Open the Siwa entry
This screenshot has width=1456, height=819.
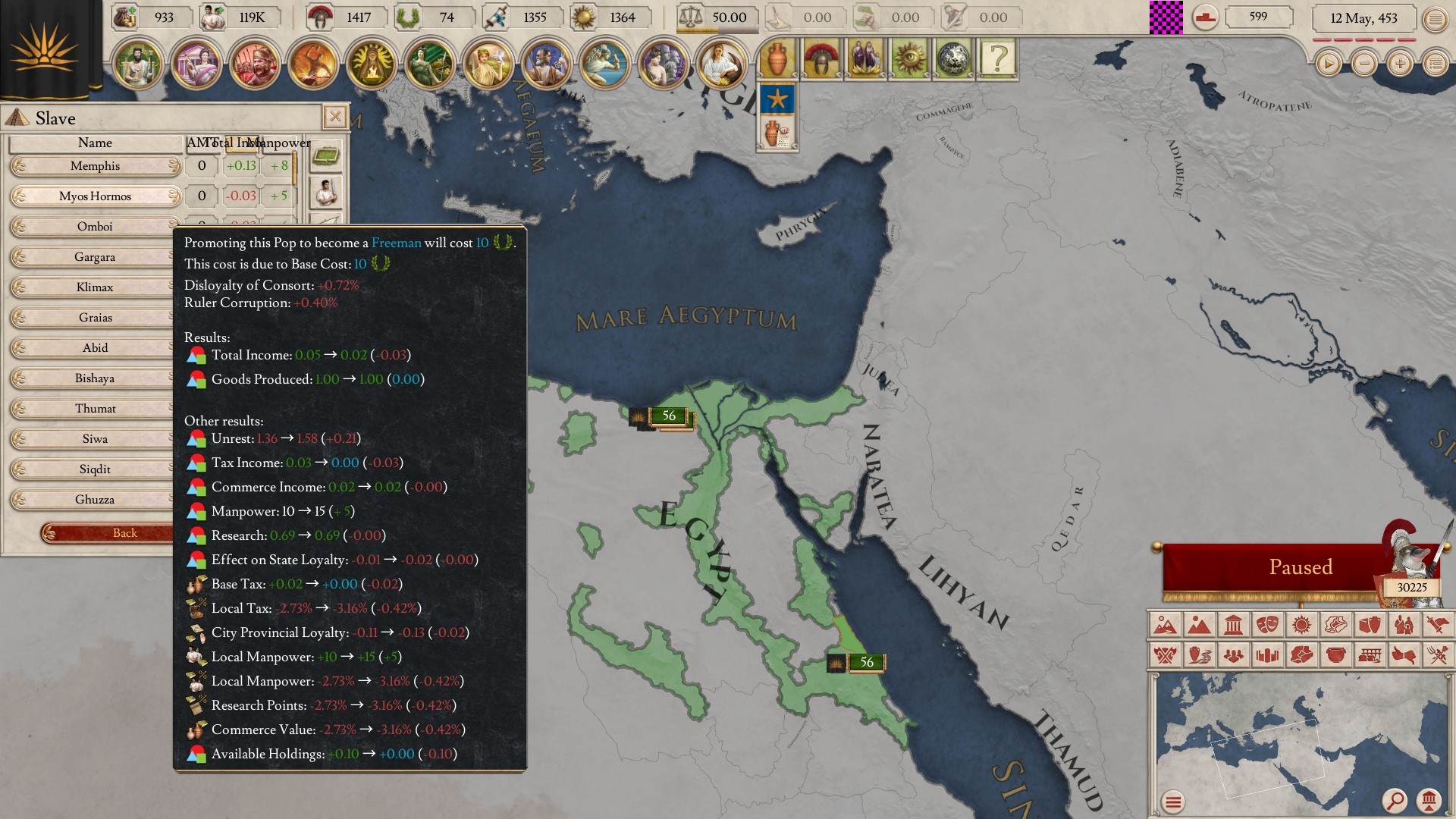[95, 439]
